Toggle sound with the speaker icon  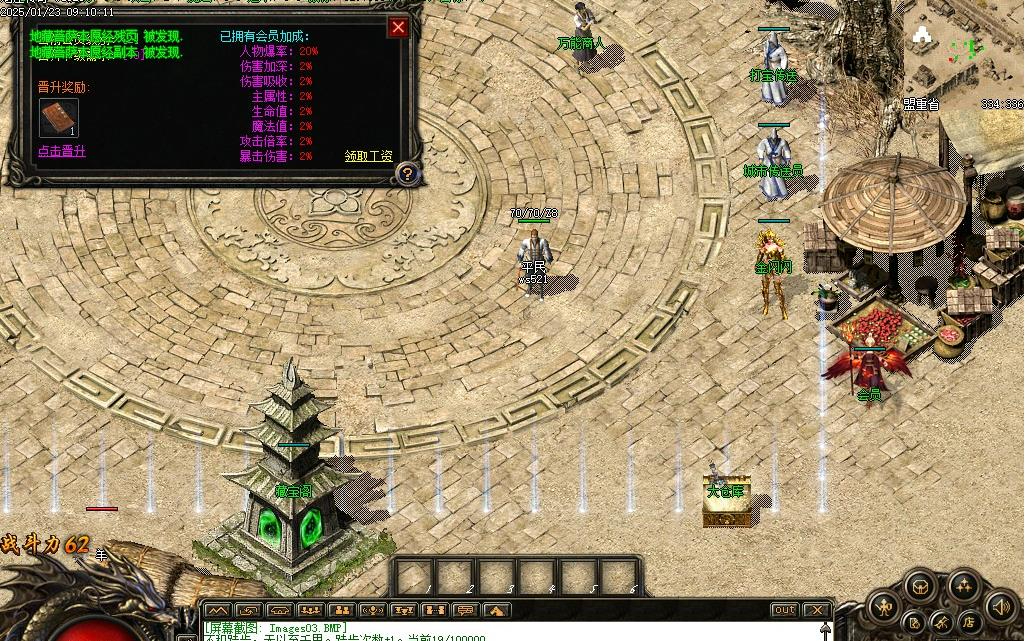click(1000, 606)
